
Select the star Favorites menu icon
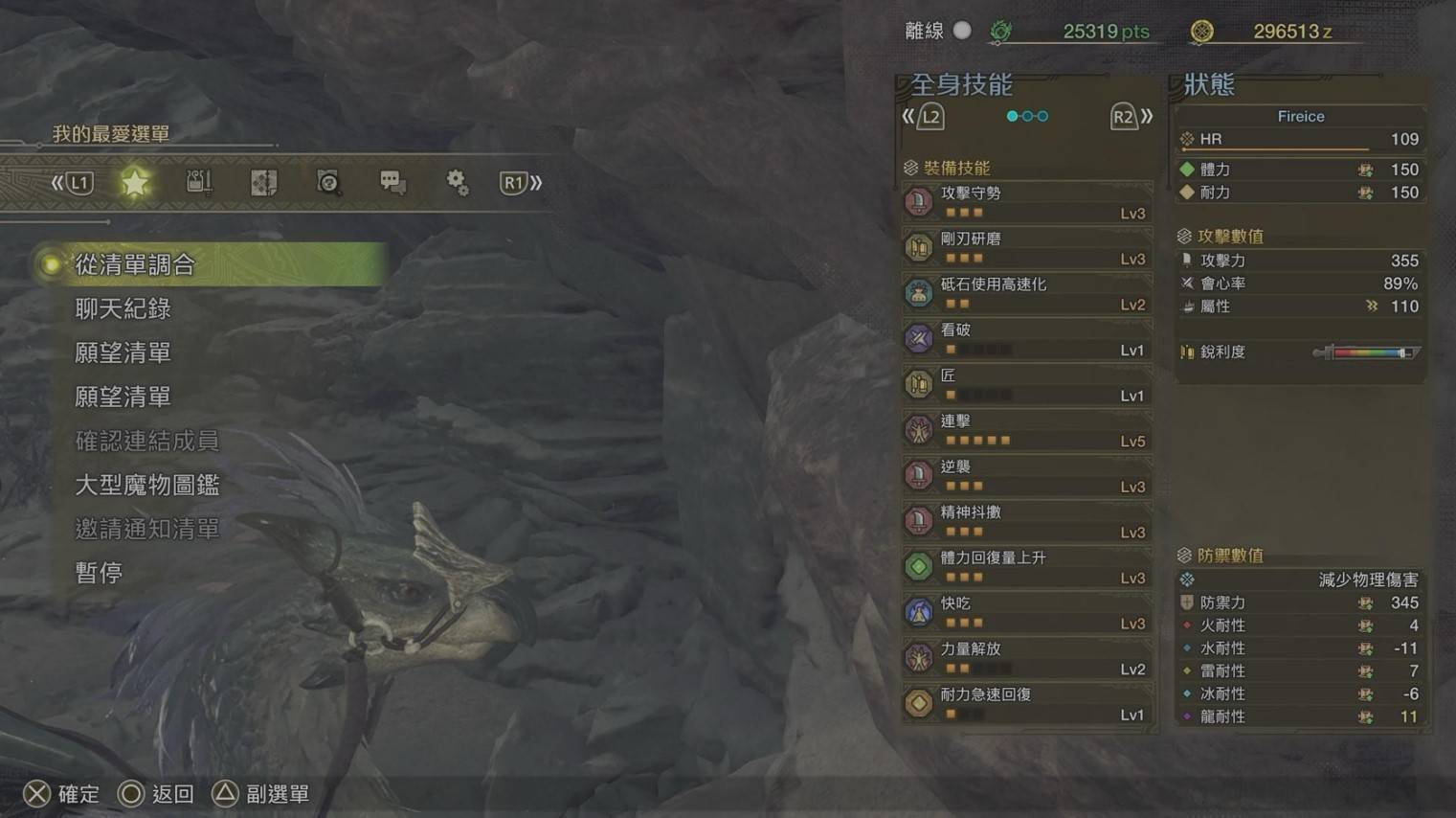coord(135,181)
